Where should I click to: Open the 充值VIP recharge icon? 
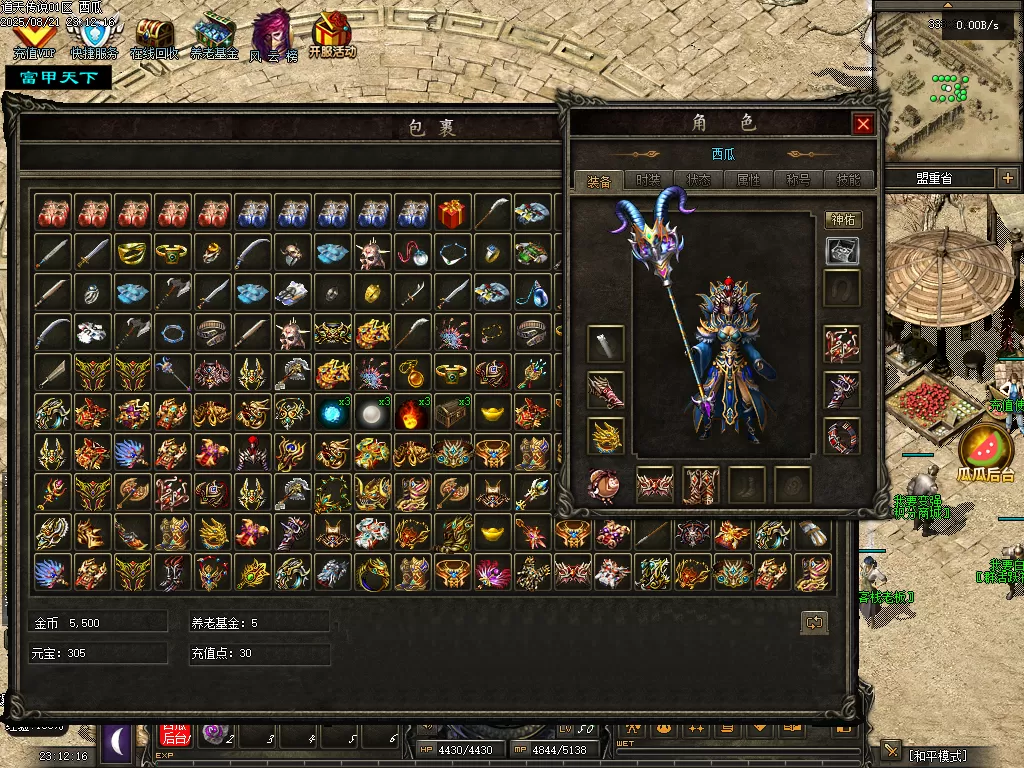pos(34,39)
